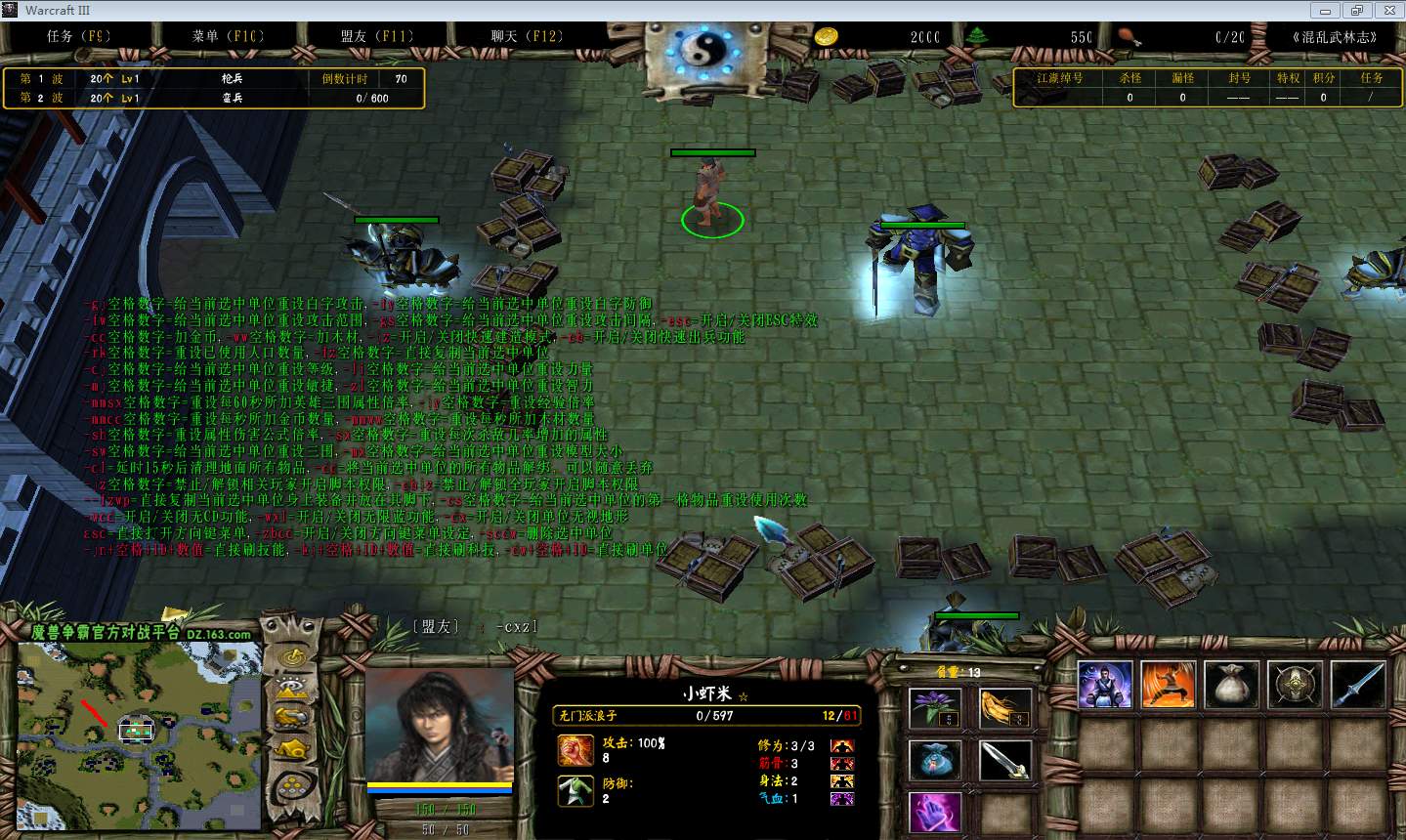The image size is (1406, 840).
Task: Click the minimap signal ping button
Action: [x=291, y=657]
